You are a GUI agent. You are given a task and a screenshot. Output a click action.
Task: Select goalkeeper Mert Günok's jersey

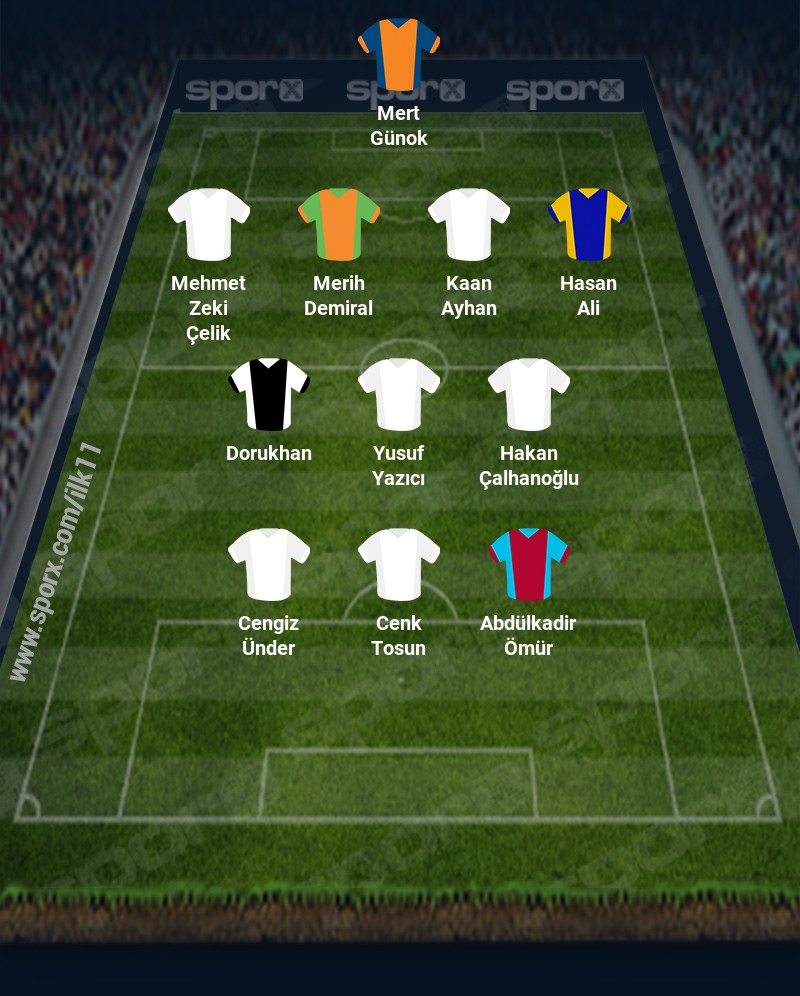tap(399, 52)
